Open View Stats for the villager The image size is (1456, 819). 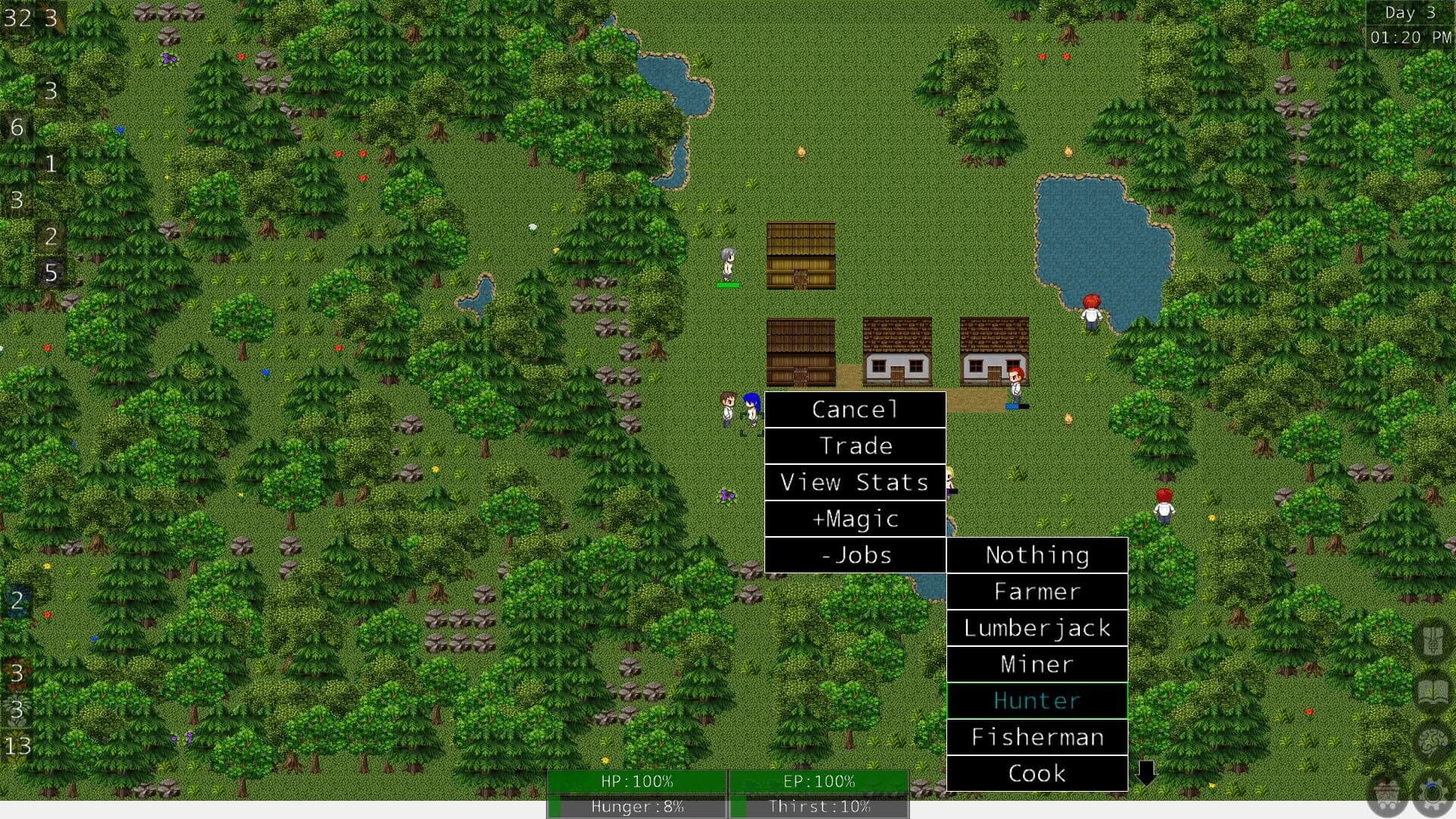tap(855, 482)
